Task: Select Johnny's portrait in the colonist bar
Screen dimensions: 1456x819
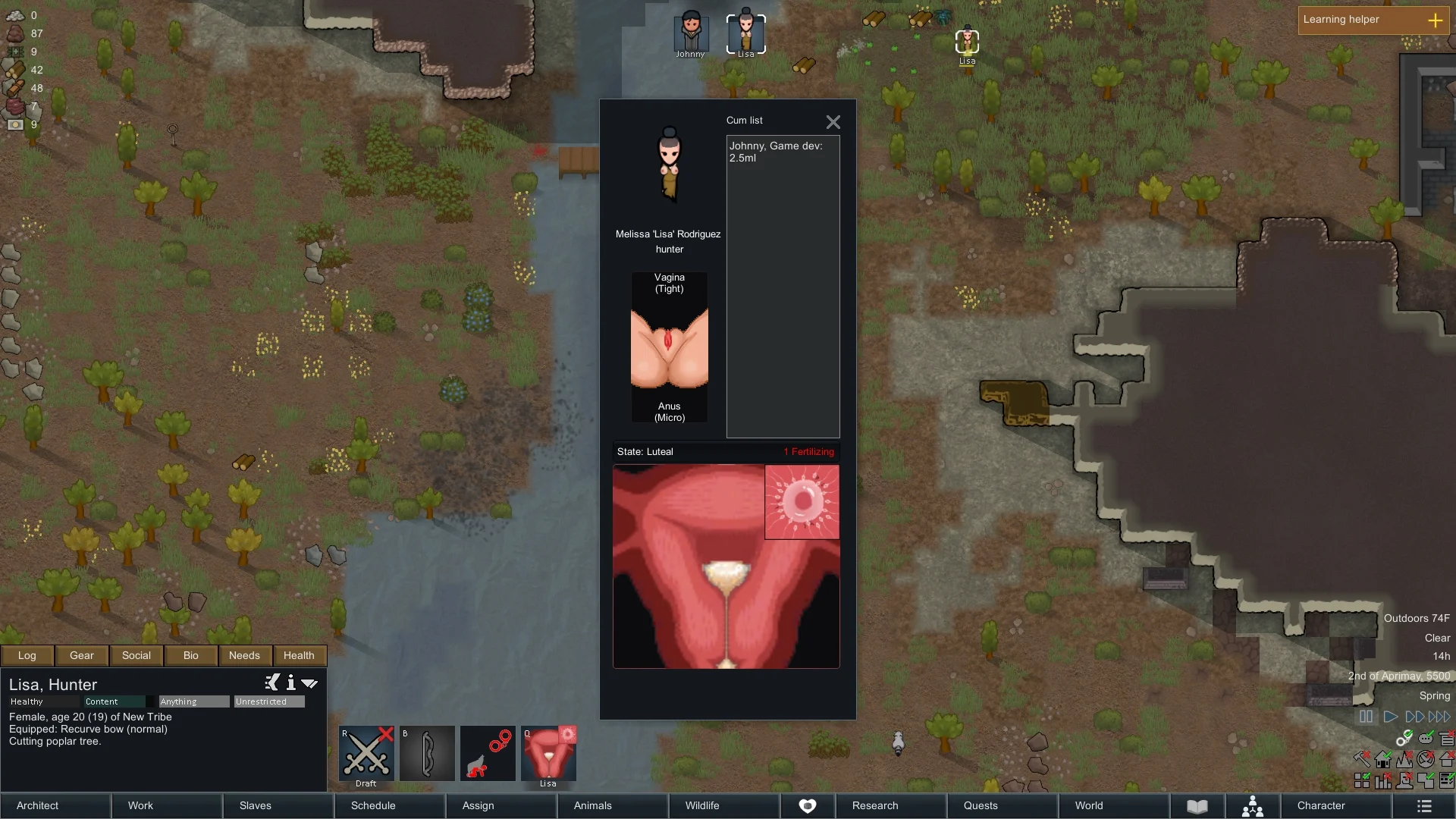Action: 691,33
